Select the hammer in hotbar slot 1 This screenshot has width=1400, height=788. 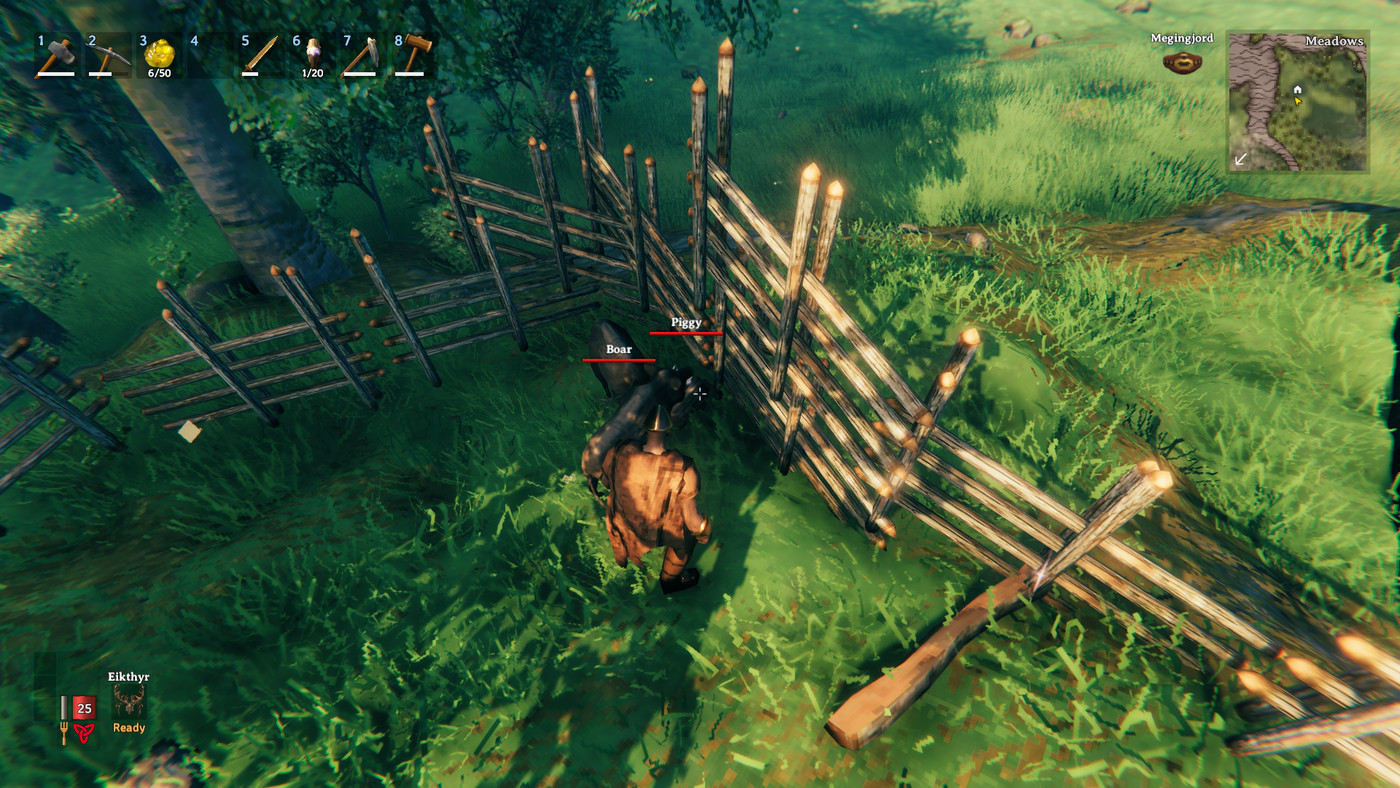click(x=55, y=55)
